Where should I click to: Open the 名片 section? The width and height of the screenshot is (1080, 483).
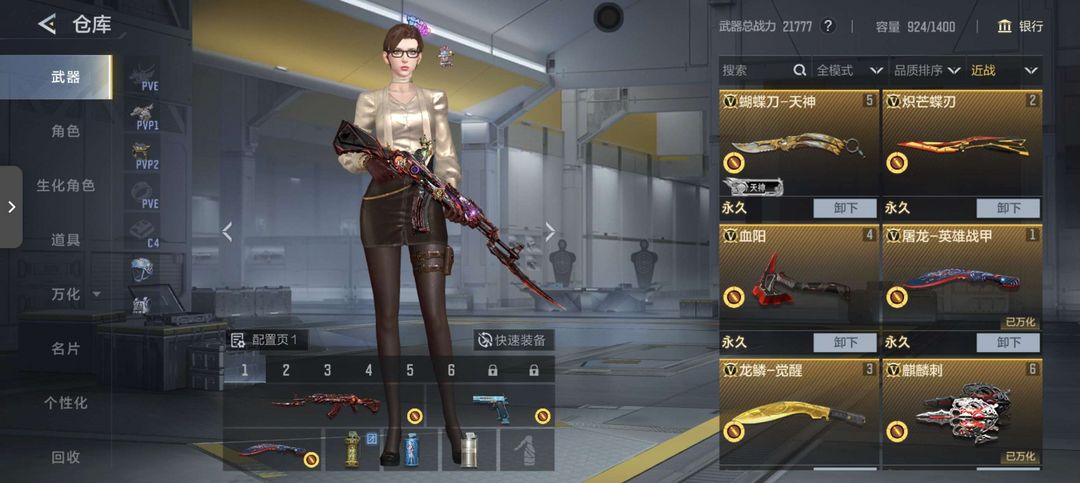coord(66,348)
